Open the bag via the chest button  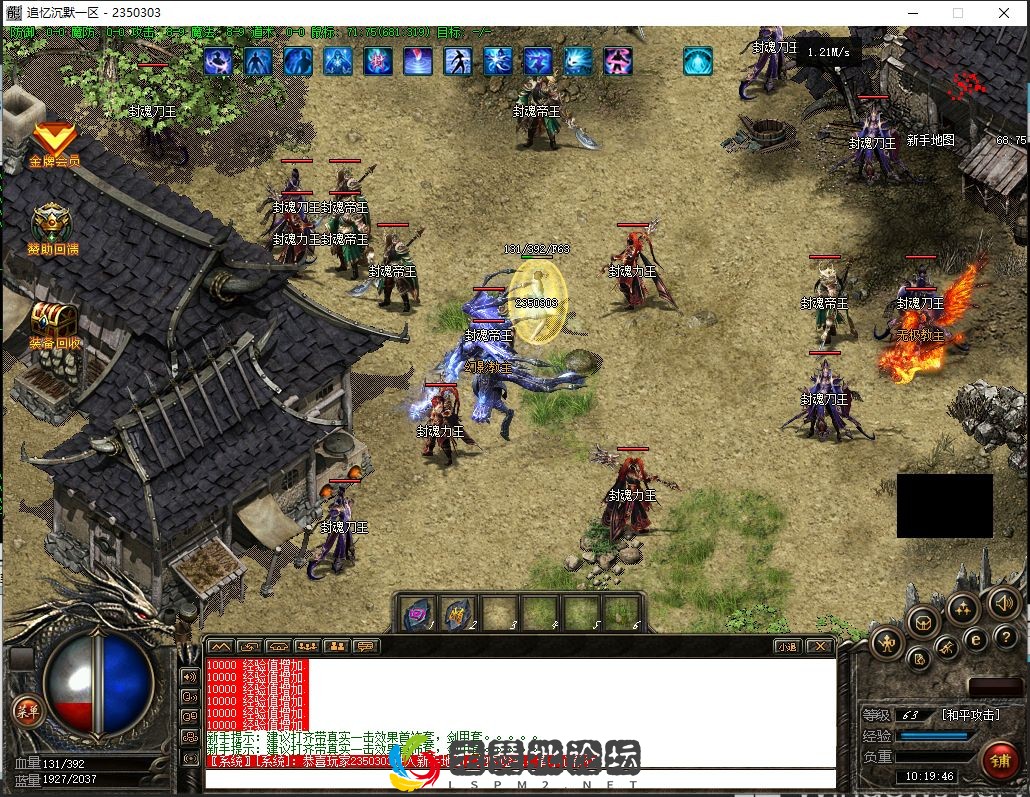923,621
